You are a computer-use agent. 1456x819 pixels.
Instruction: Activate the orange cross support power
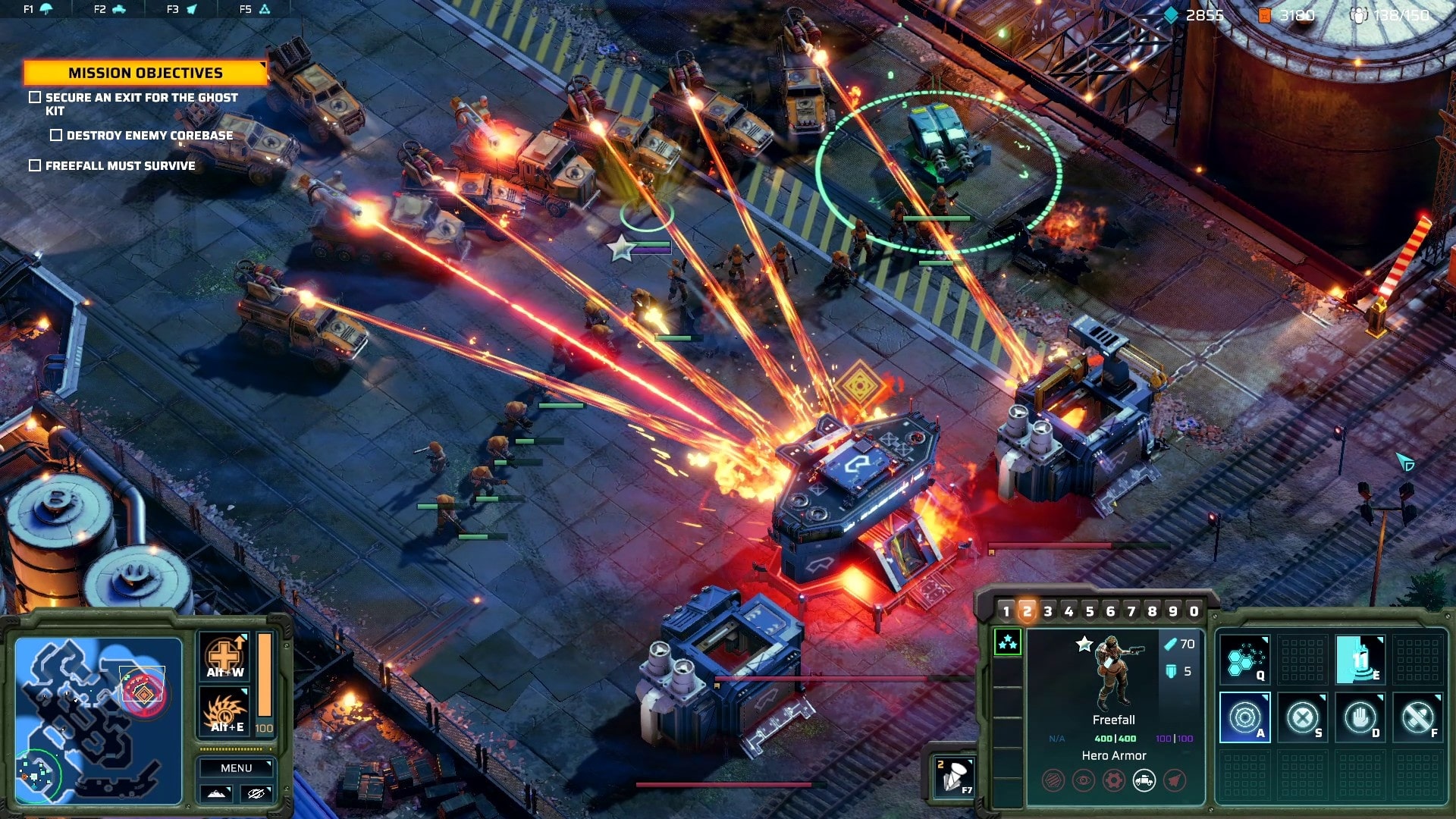(x=225, y=657)
